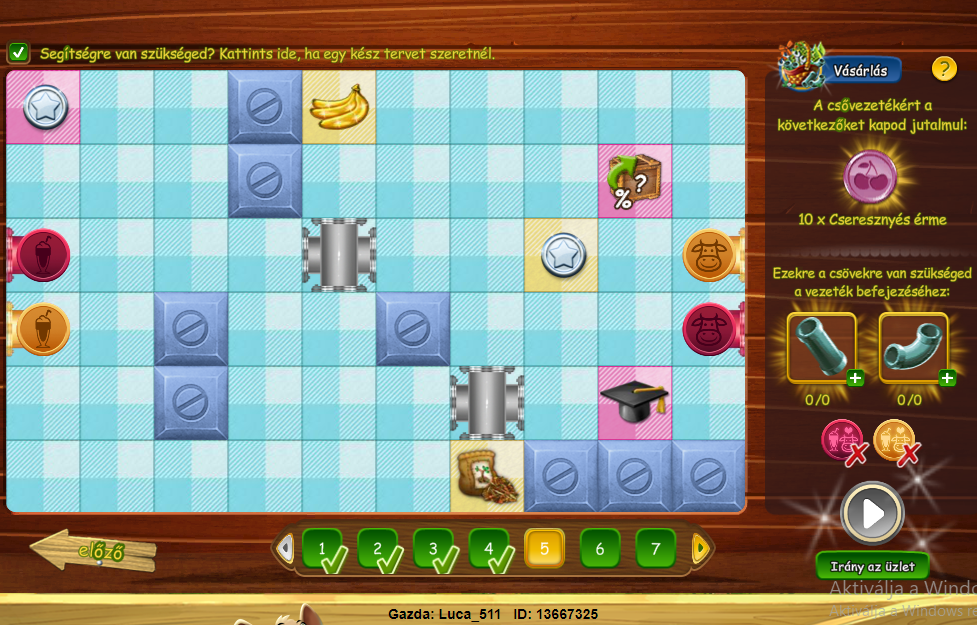Show later levels with the right arrow

click(x=700, y=548)
